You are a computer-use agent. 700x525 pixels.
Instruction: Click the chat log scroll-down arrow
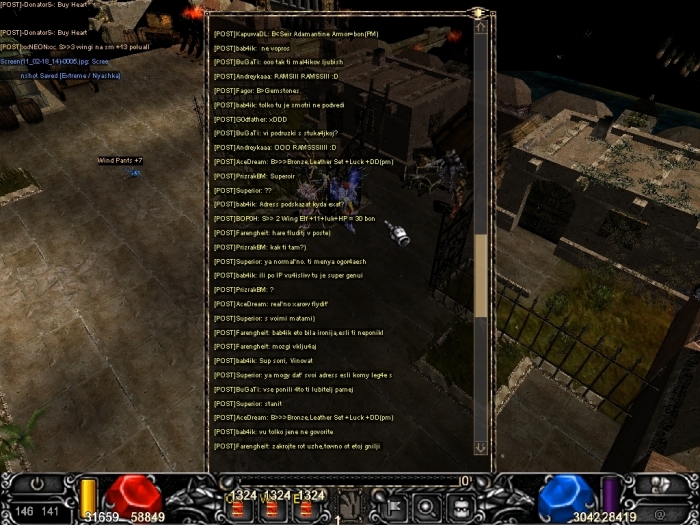pyautogui.click(x=481, y=448)
